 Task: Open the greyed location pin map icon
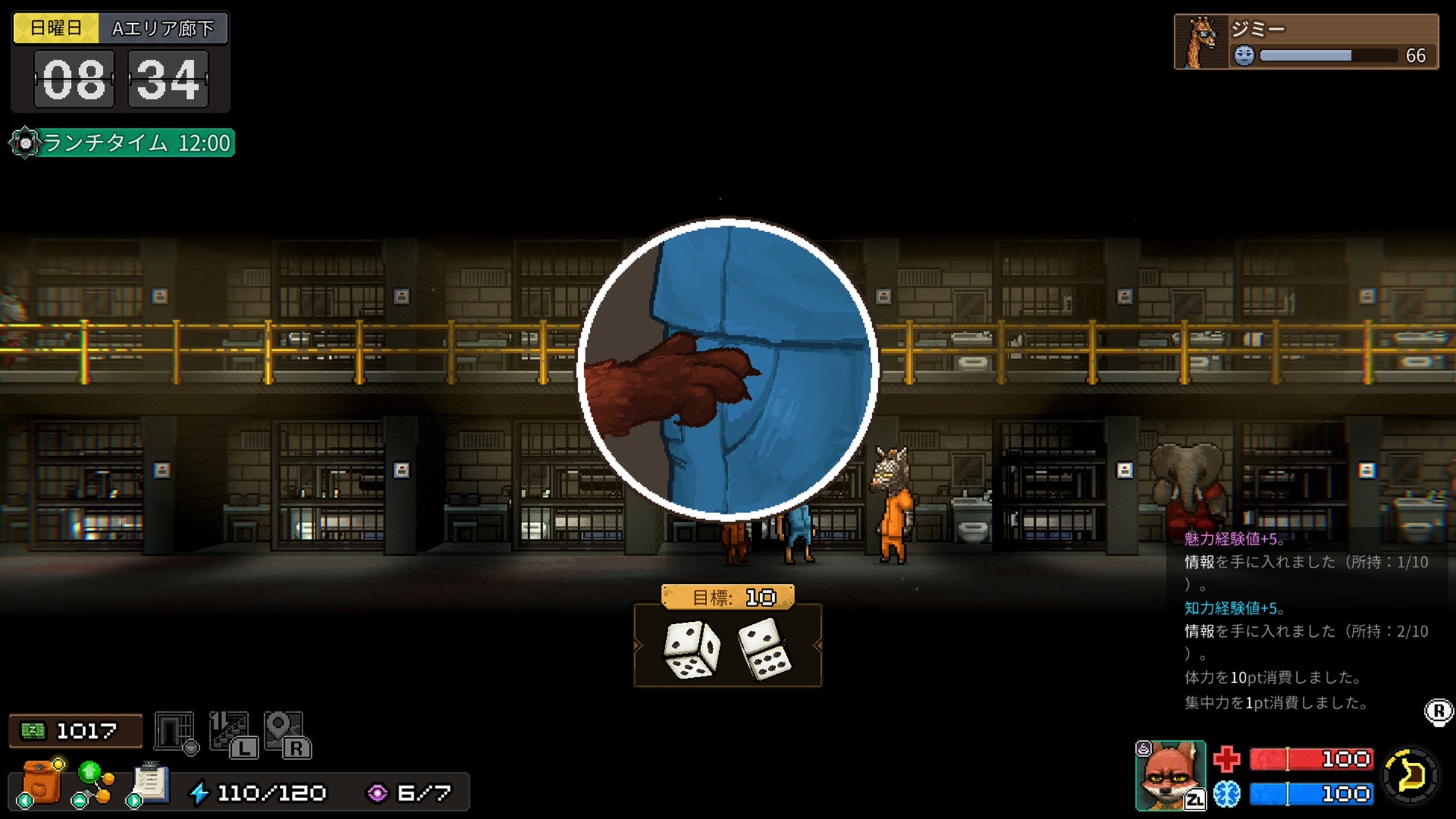pos(286,734)
